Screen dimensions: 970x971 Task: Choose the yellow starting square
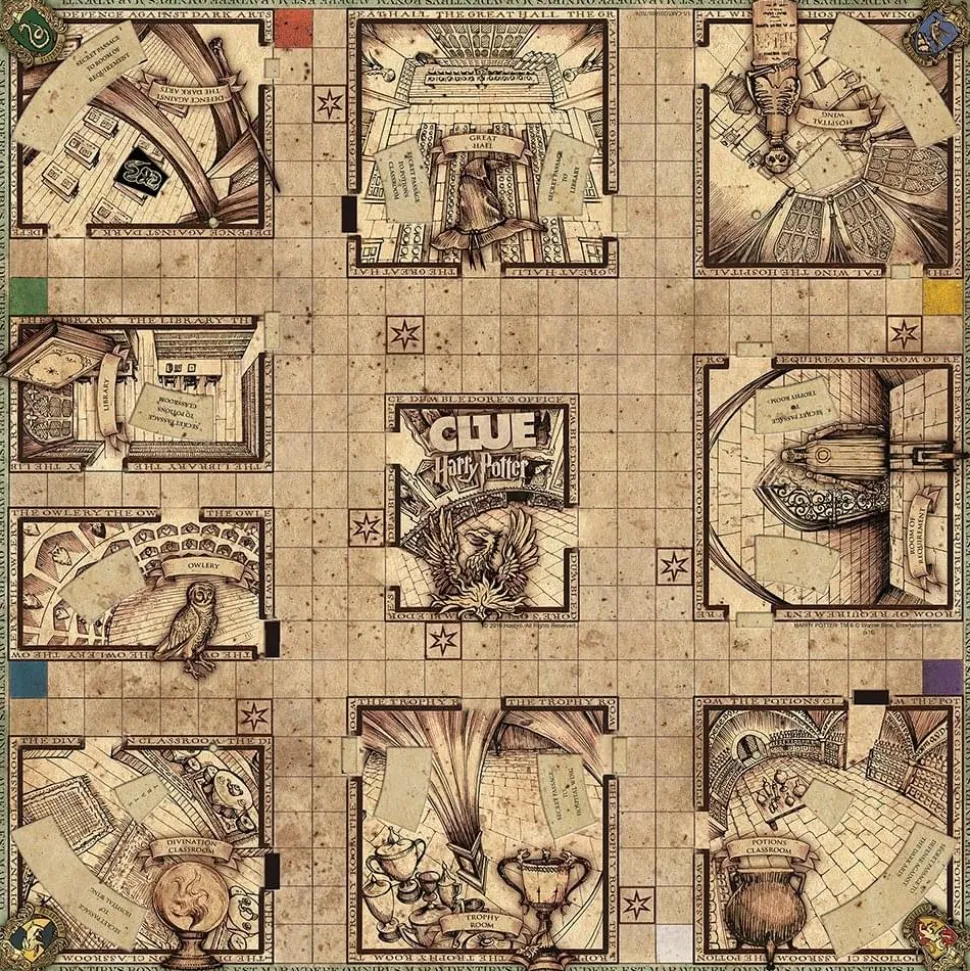(x=942, y=296)
